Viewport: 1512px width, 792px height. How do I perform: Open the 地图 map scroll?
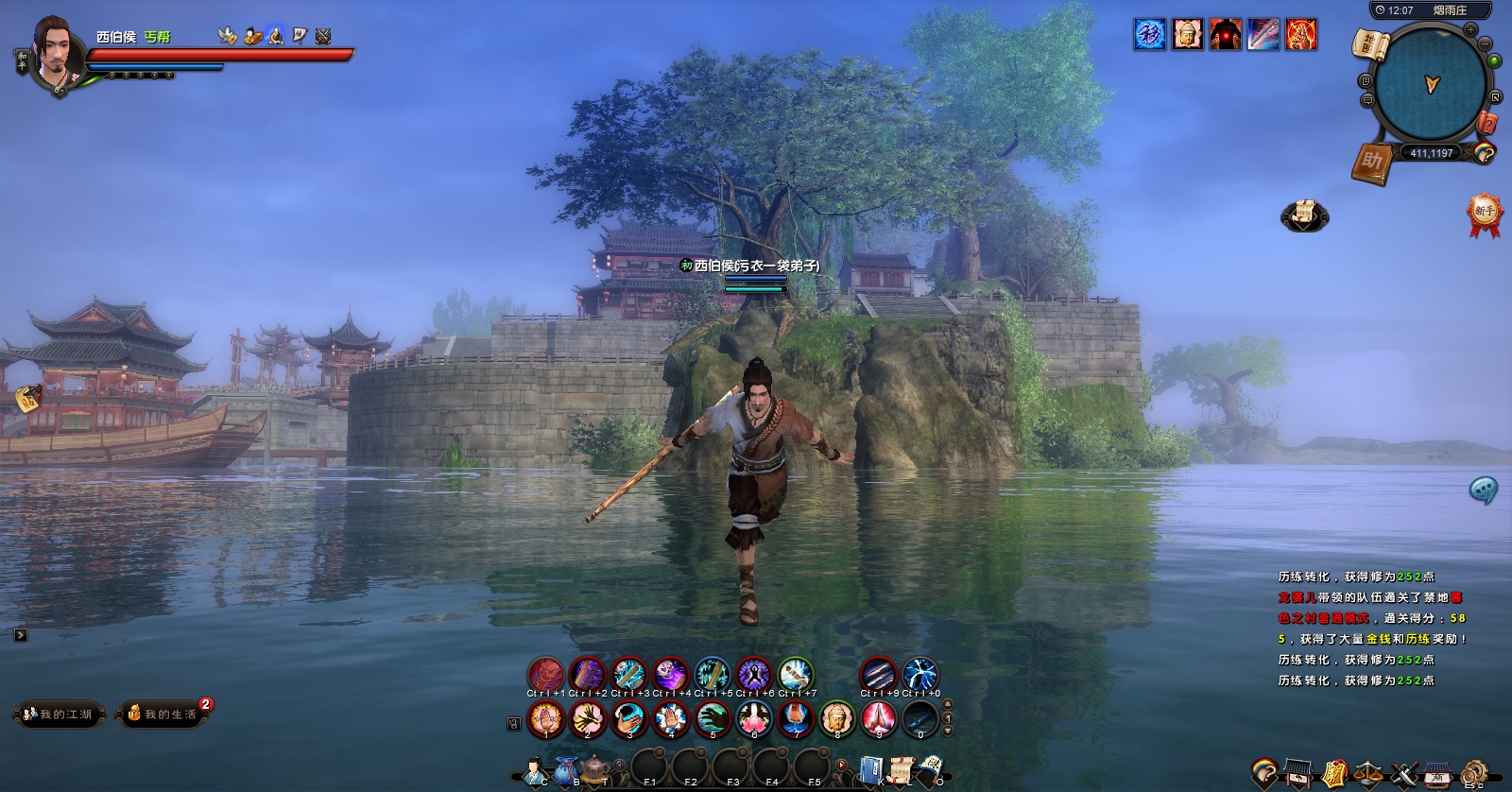(x=1373, y=45)
